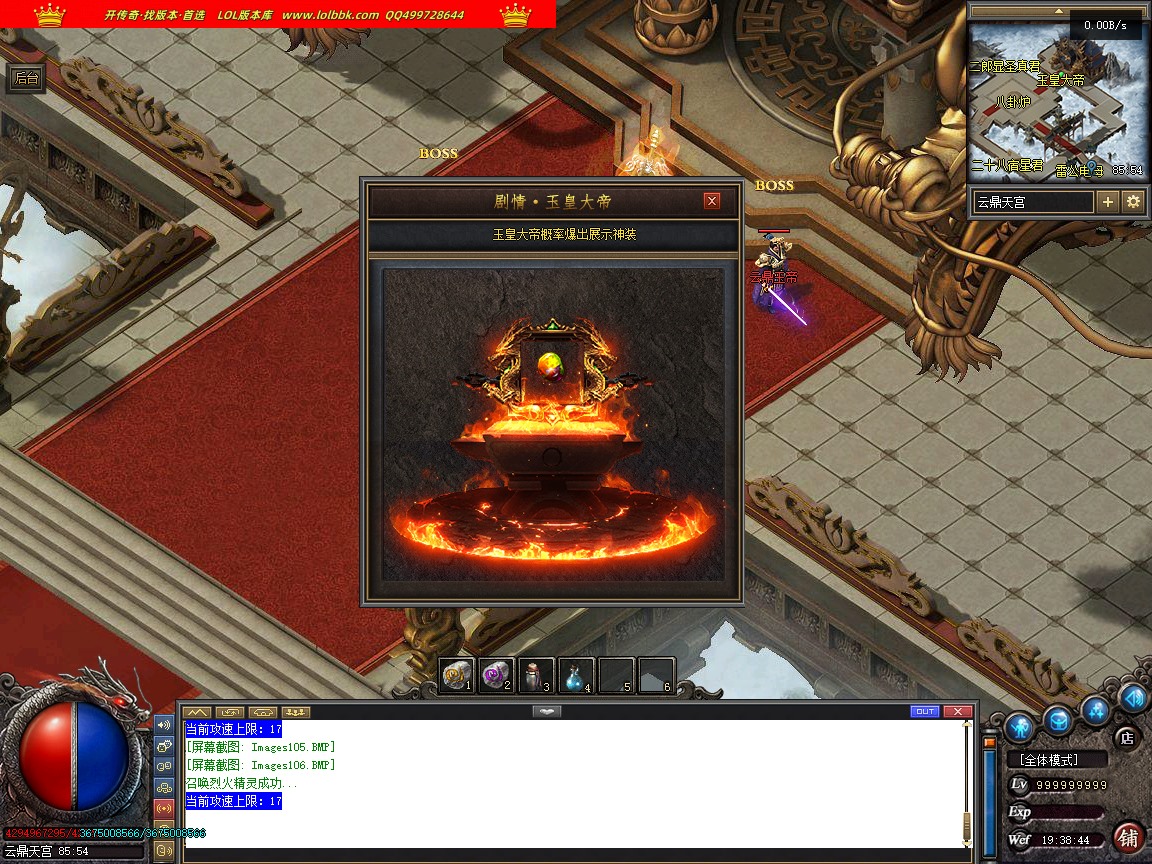Open the bag chest icon
This screenshot has width=1152, height=864.
pos(1058,719)
